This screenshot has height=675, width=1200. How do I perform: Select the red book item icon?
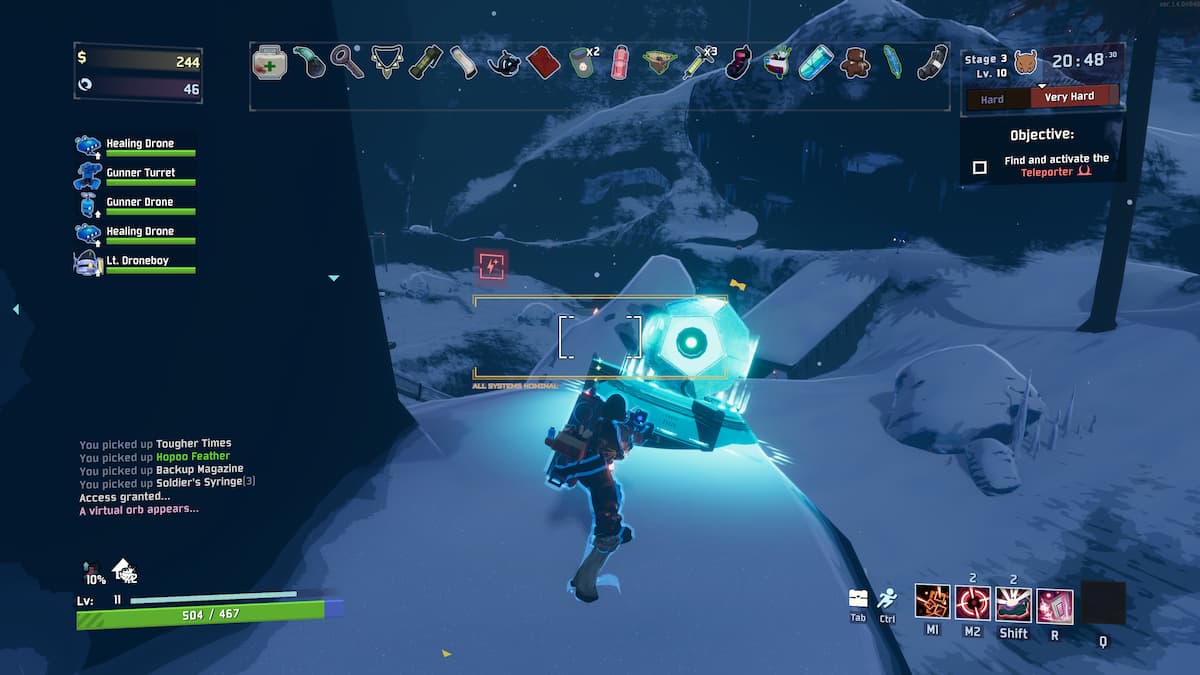(x=541, y=62)
